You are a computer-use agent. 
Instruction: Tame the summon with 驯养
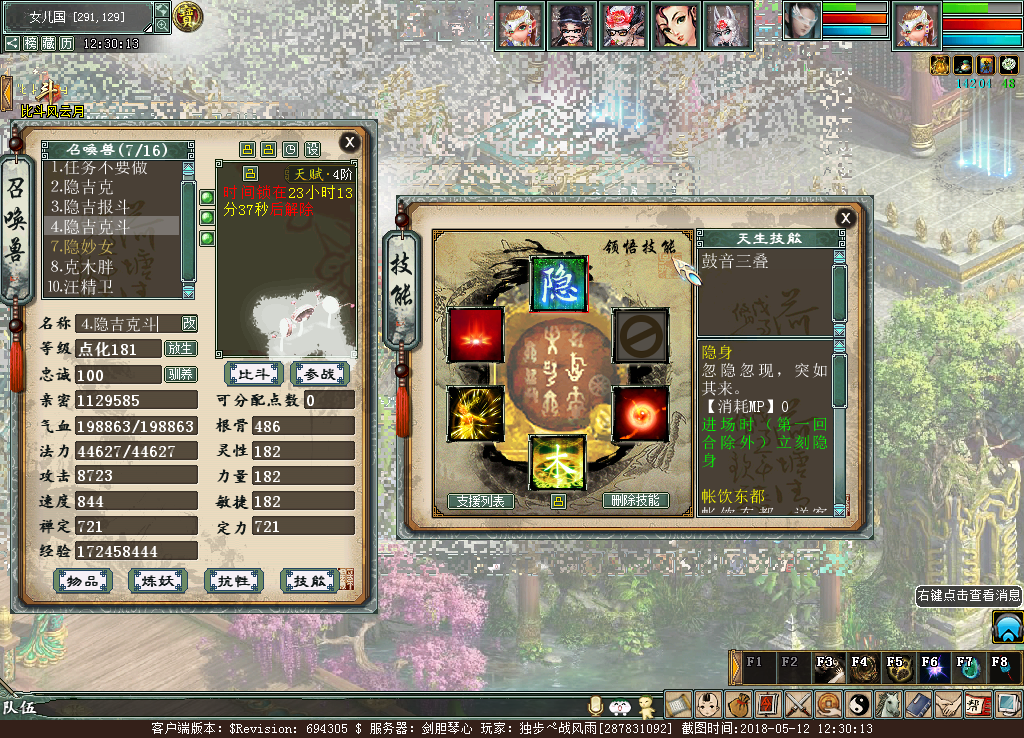pyautogui.click(x=181, y=375)
